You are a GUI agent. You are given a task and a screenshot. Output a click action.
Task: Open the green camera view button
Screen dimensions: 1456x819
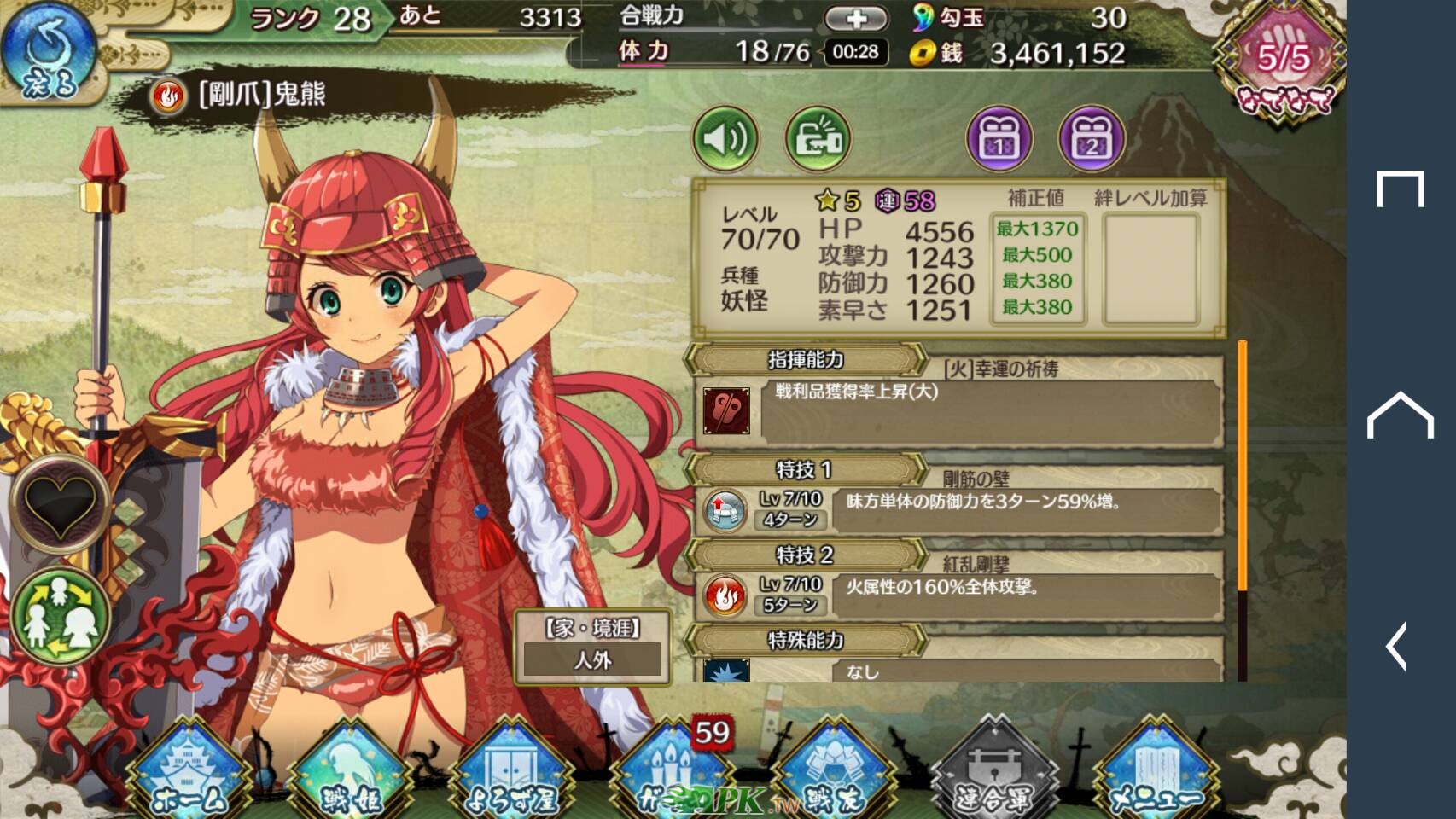[817, 138]
